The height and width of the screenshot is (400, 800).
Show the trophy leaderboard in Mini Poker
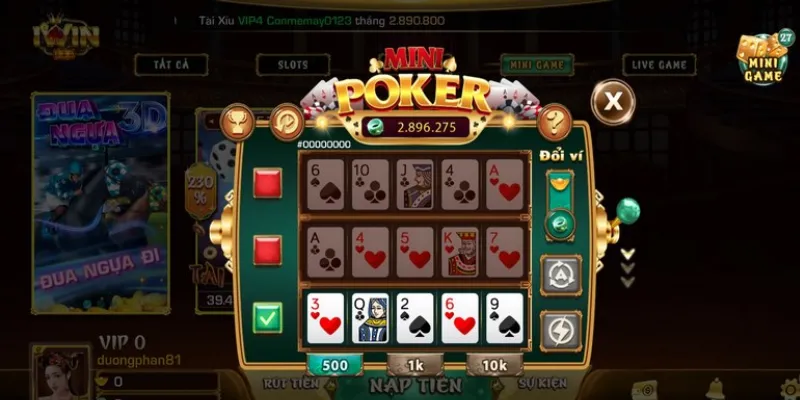(x=237, y=121)
